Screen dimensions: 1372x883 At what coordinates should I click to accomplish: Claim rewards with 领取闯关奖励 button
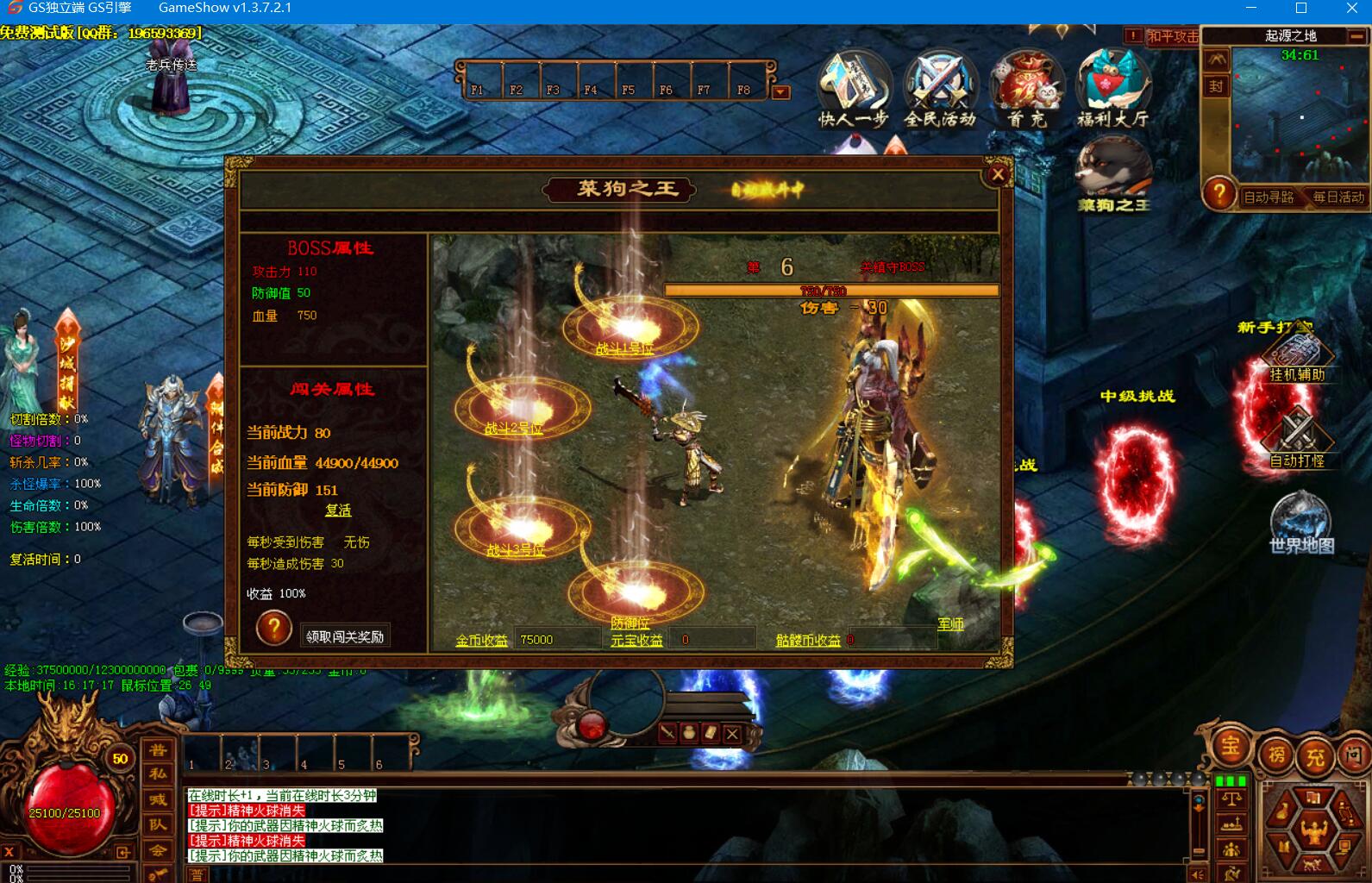coord(345,636)
